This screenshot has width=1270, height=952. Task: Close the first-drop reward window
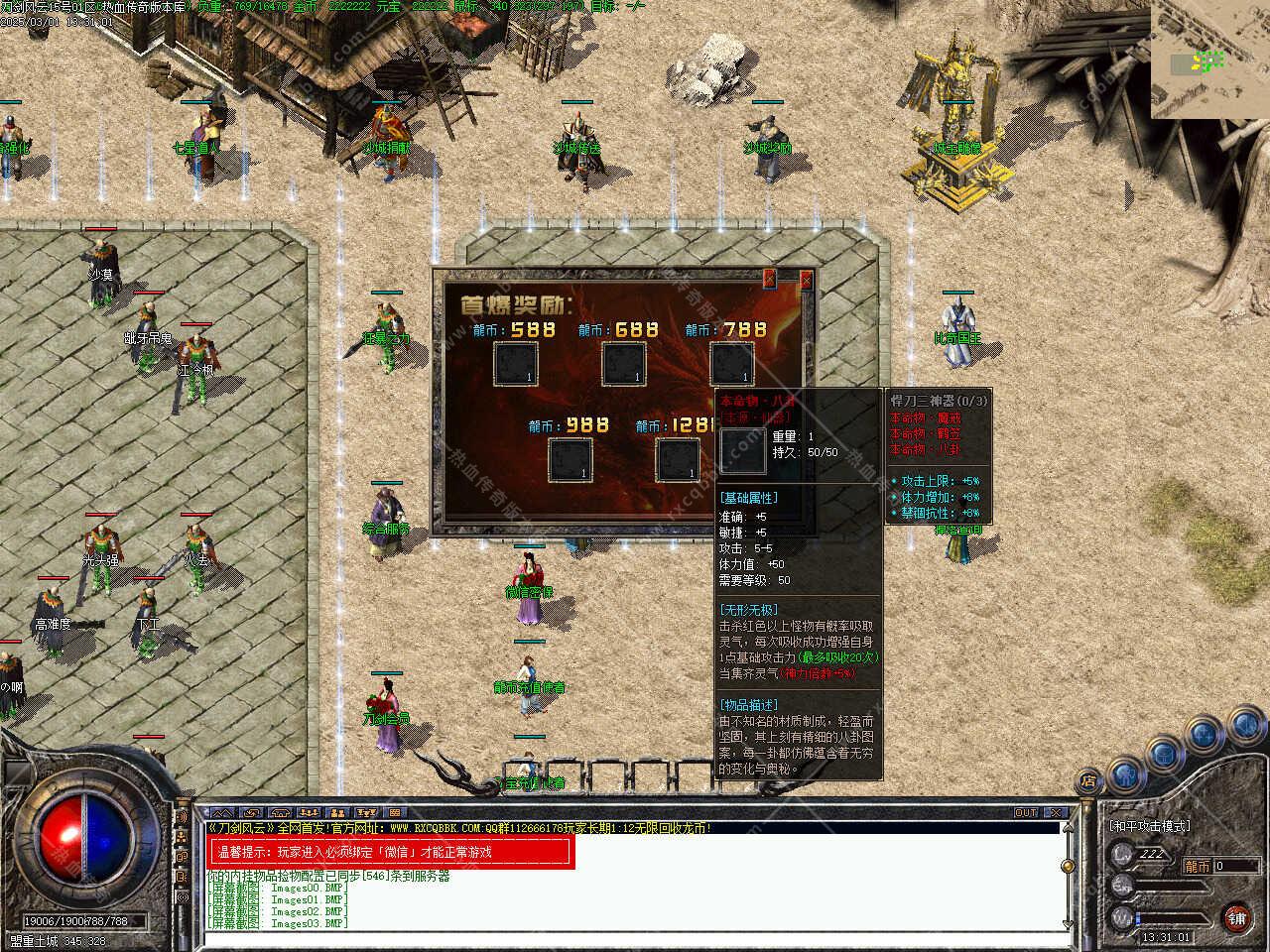(806, 281)
